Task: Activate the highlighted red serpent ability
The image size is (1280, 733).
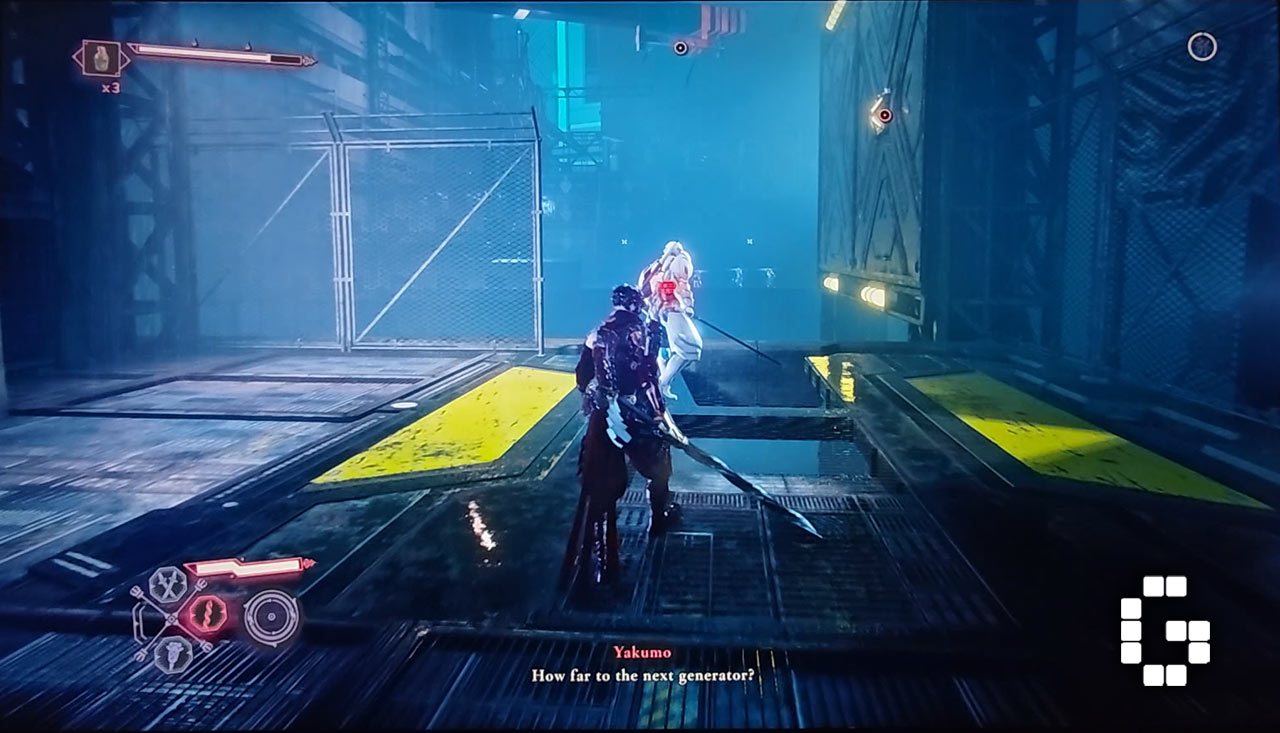Action: point(208,613)
